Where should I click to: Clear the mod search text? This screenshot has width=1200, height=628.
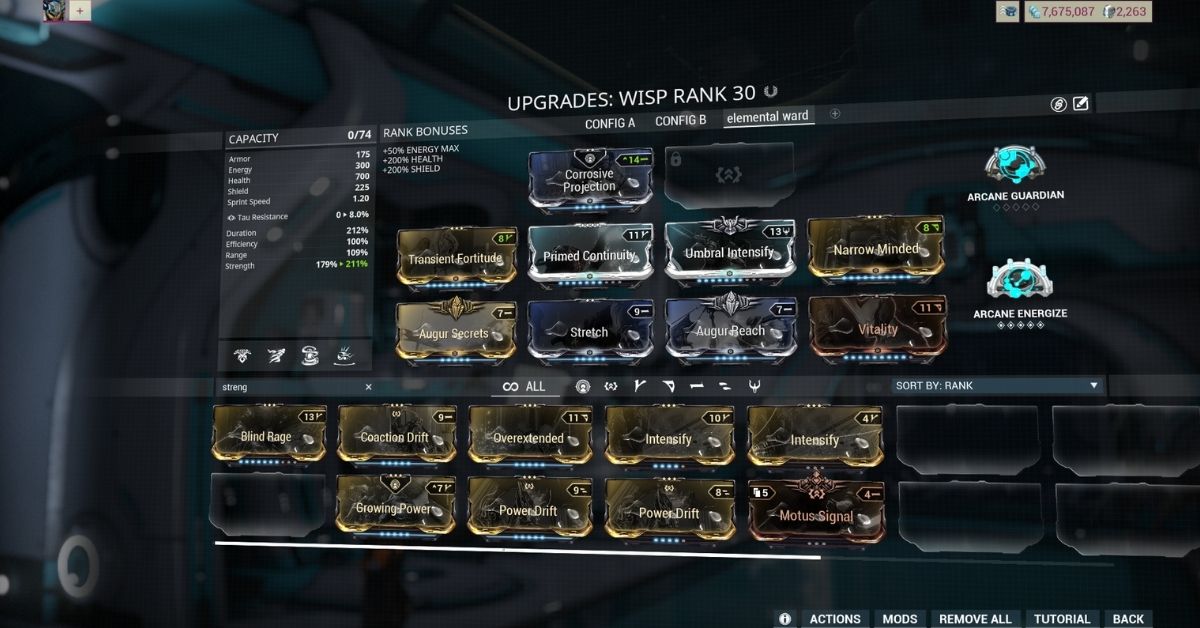point(368,387)
